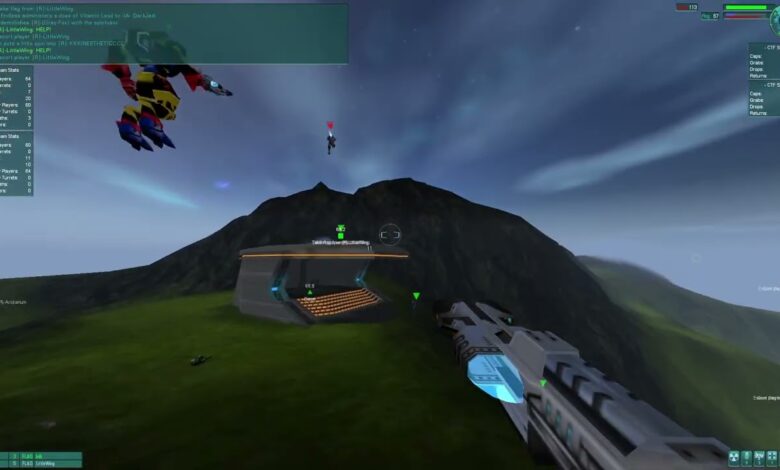Use the repair kit cross icon
Image resolution: width=780 pixels, height=470 pixels.
tap(771, 457)
